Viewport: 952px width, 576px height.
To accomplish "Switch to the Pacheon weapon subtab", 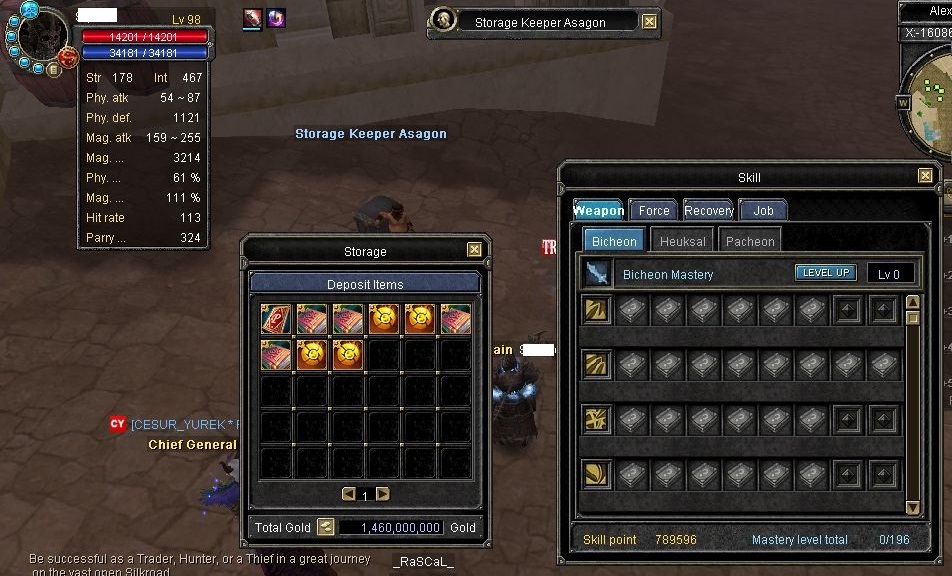I will coord(750,241).
